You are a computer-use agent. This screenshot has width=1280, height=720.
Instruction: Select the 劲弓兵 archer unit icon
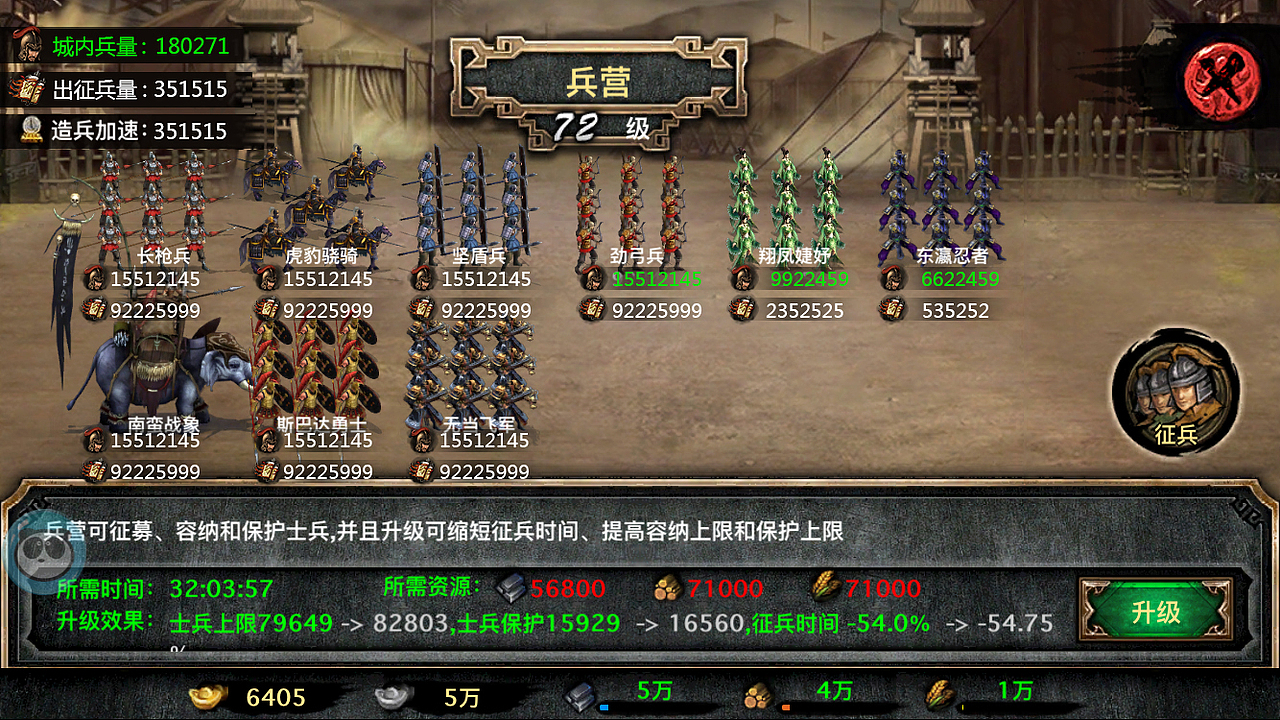(x=625, y=200)
